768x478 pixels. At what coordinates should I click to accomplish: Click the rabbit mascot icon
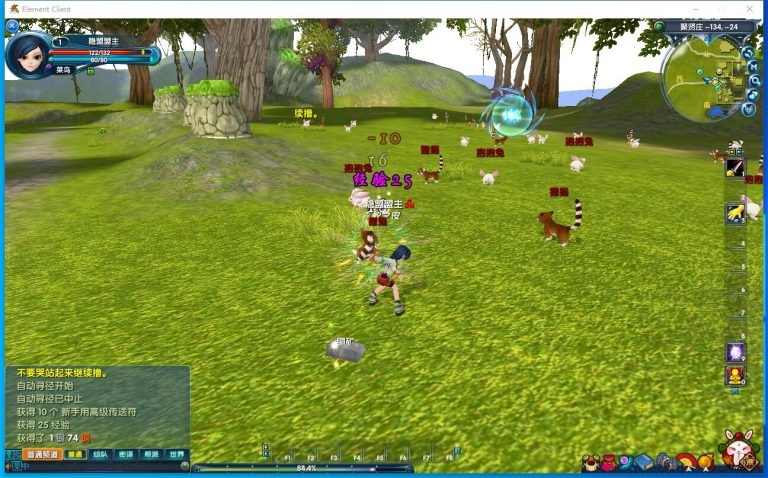click(x=739, y=451)
